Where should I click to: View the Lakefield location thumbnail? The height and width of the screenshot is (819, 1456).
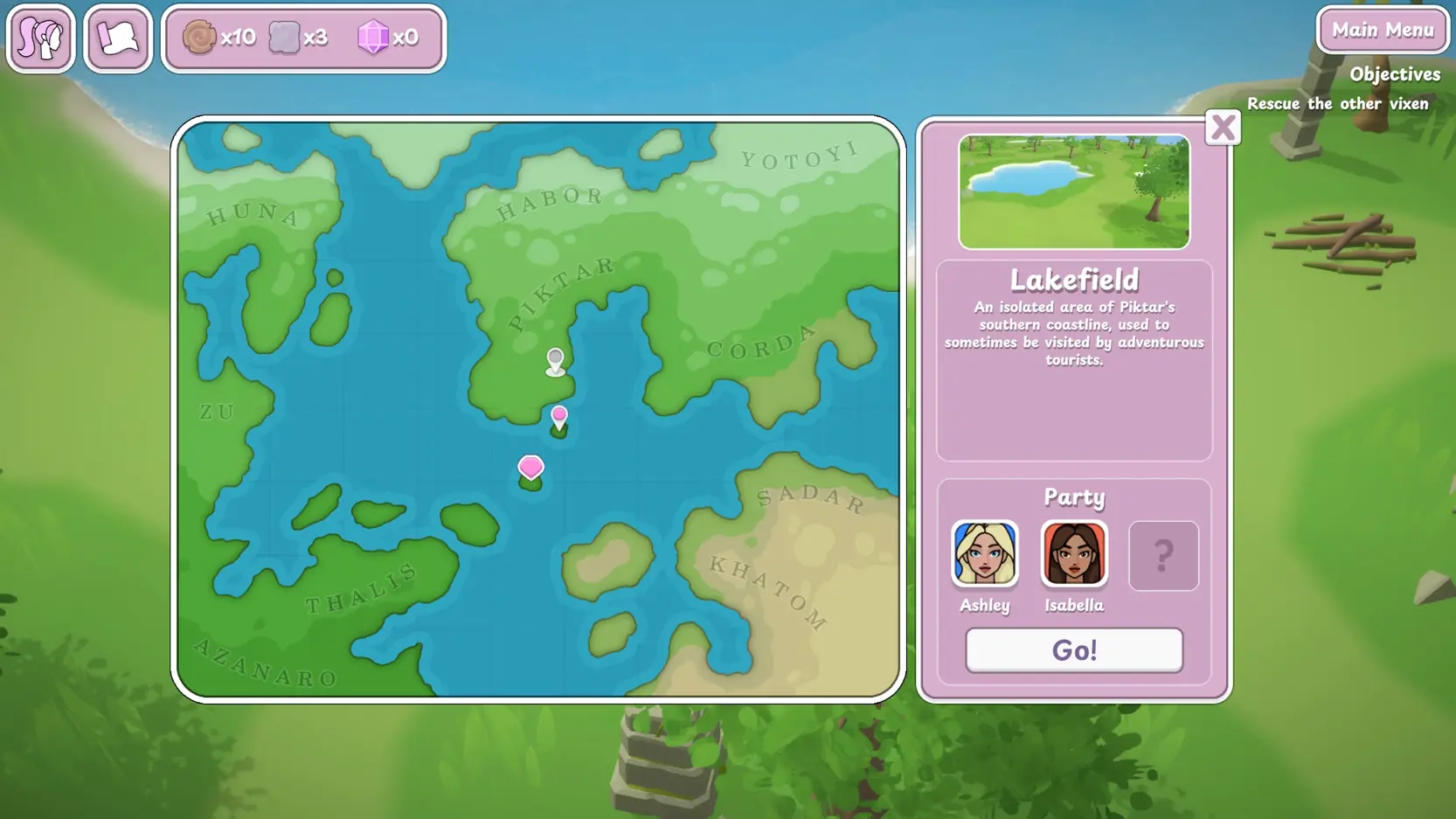click(x=1074, y=191)
